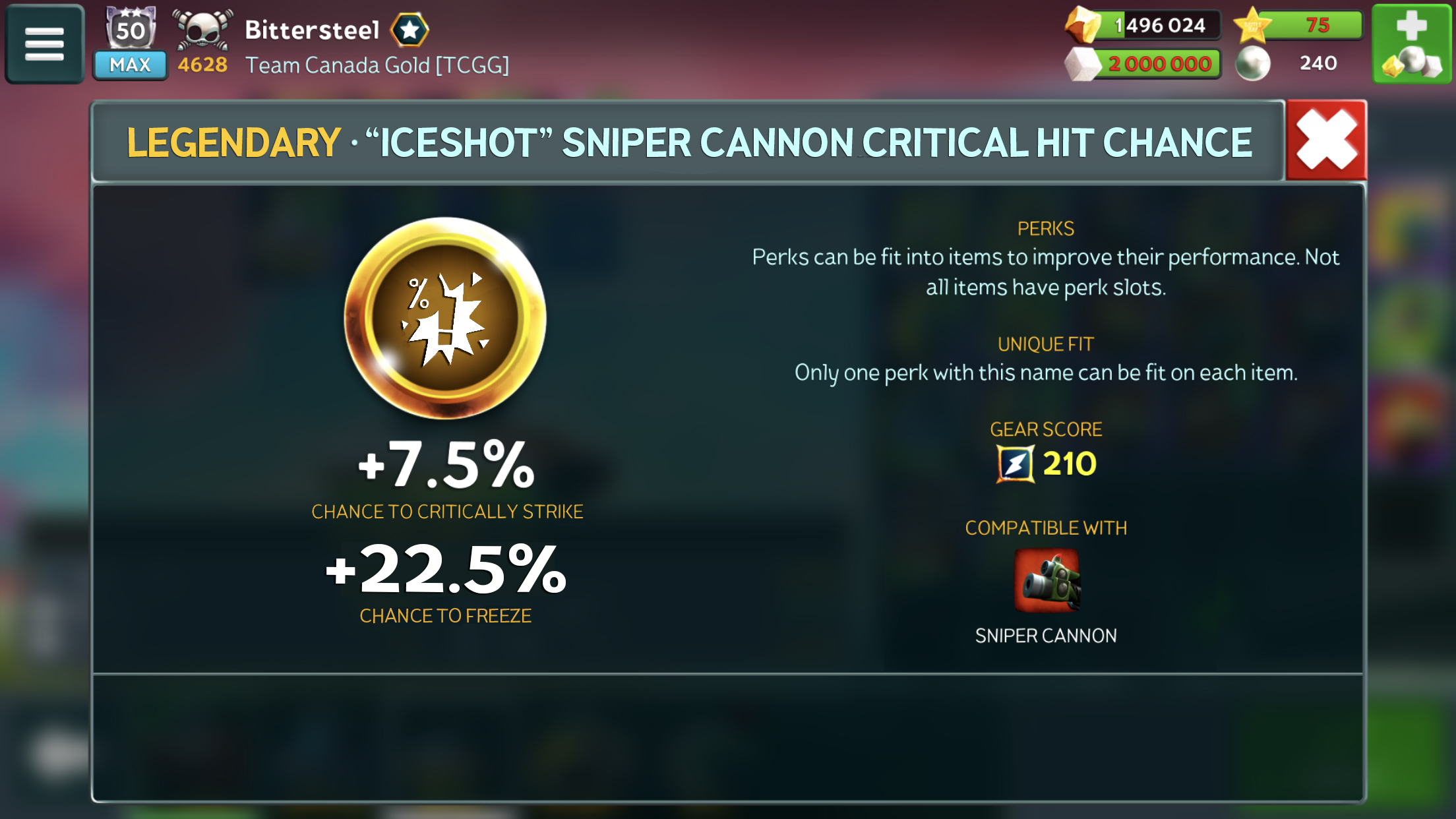This screenshot has height=819, width=1456.
Task: Select the Sniper Cannon compatible item icon
Action: point(1046,581)
